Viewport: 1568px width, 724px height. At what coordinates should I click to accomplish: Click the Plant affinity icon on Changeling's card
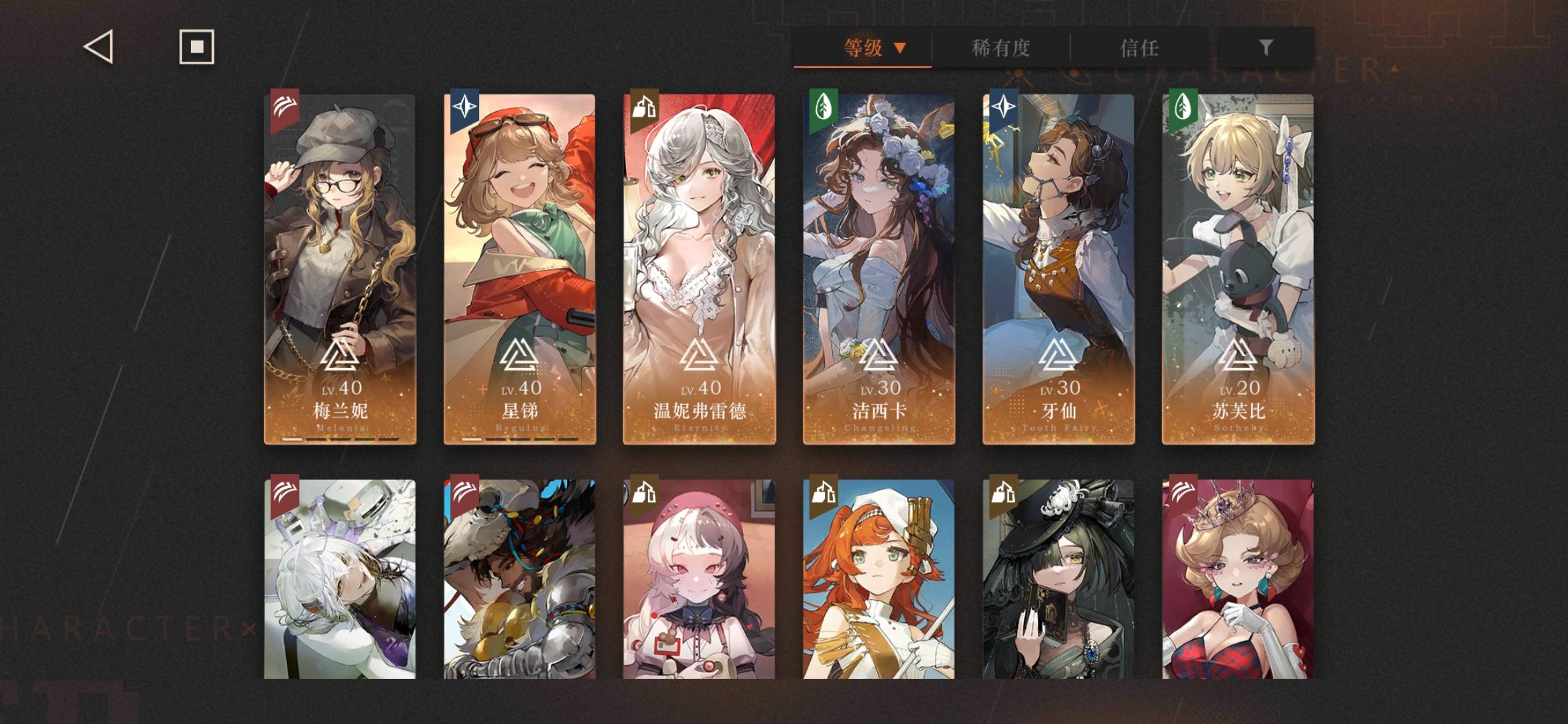pyautogui.click(x=824, y=107)
